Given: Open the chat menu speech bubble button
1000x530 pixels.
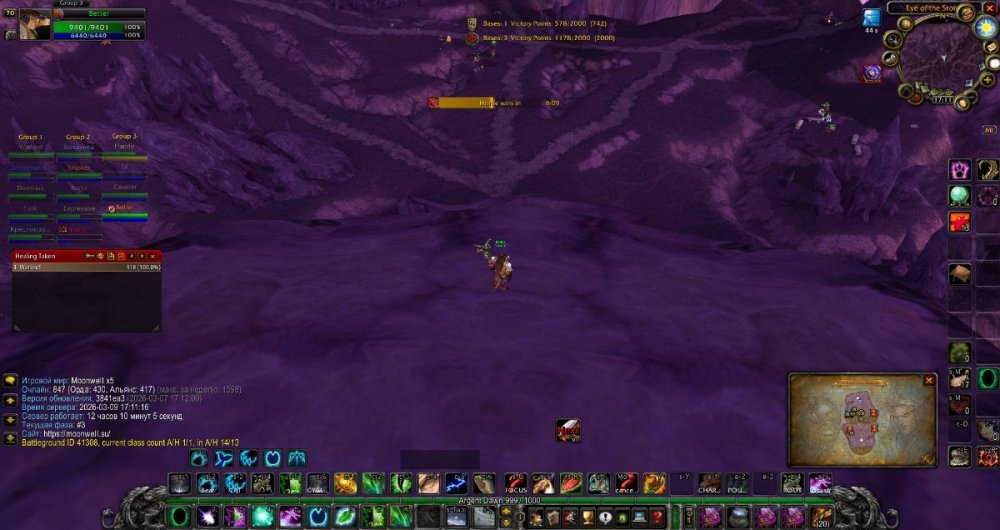Looking at the screenshot, I should tap(10, 381).
